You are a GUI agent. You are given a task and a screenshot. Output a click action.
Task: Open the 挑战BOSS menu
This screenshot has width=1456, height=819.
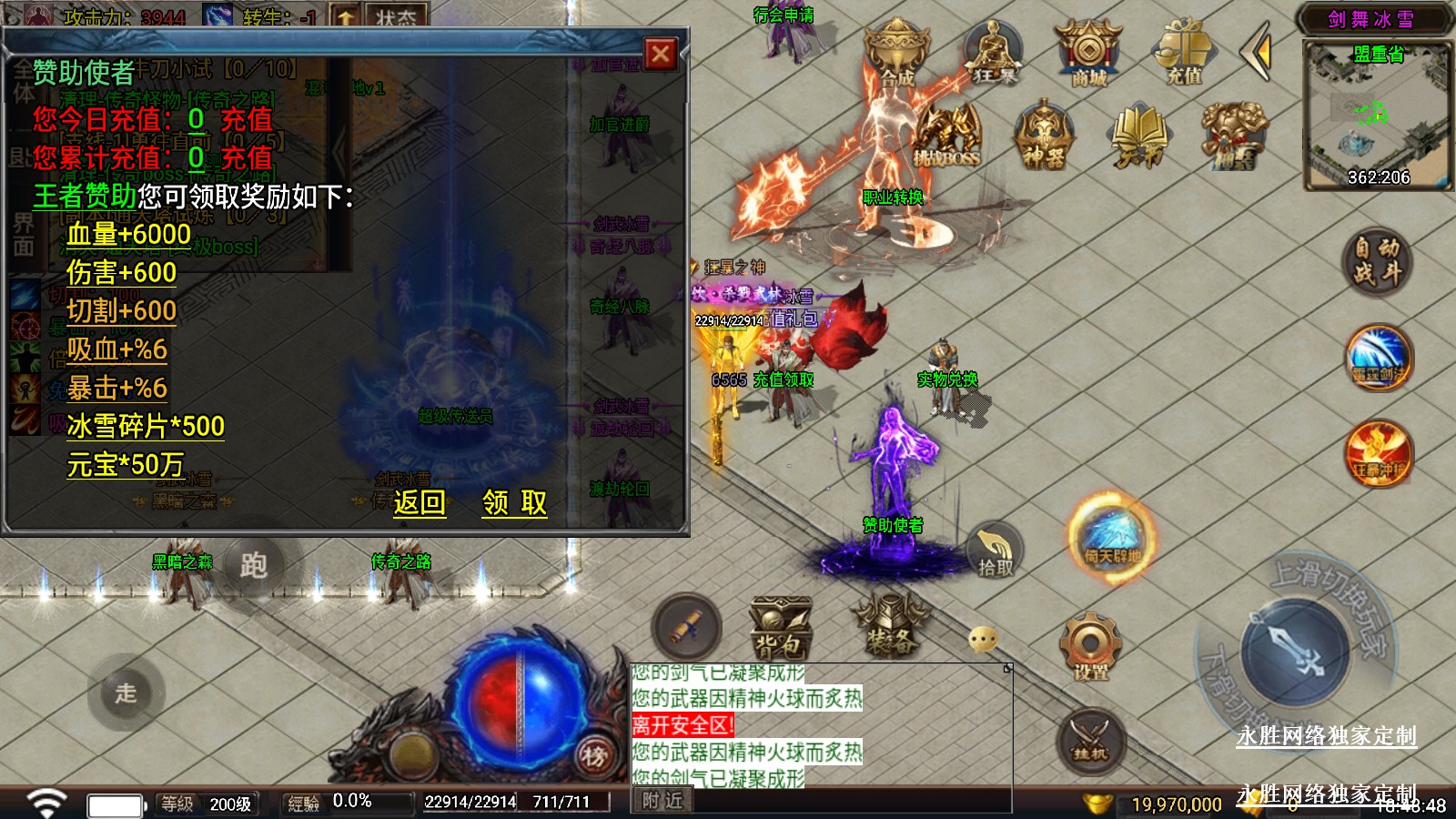click(x=947, y=136)
